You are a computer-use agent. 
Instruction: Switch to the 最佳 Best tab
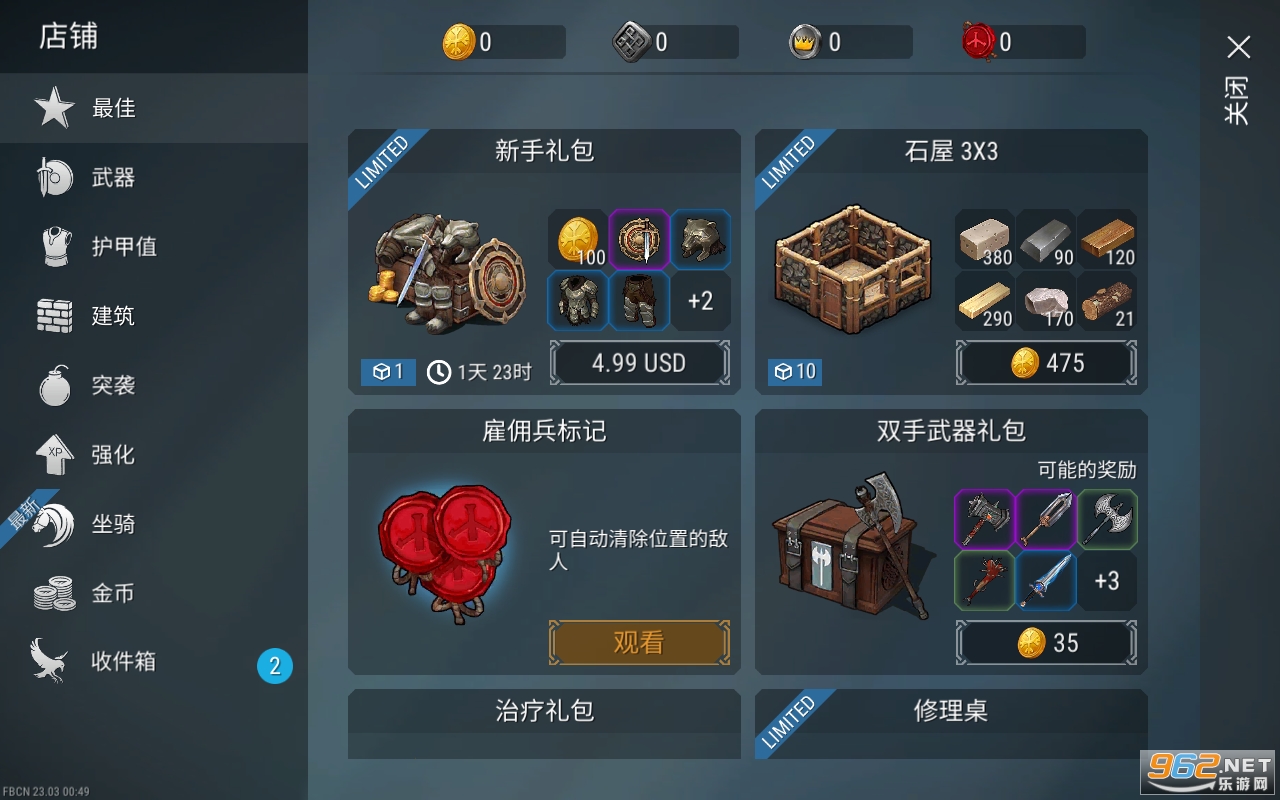(55, 108)
